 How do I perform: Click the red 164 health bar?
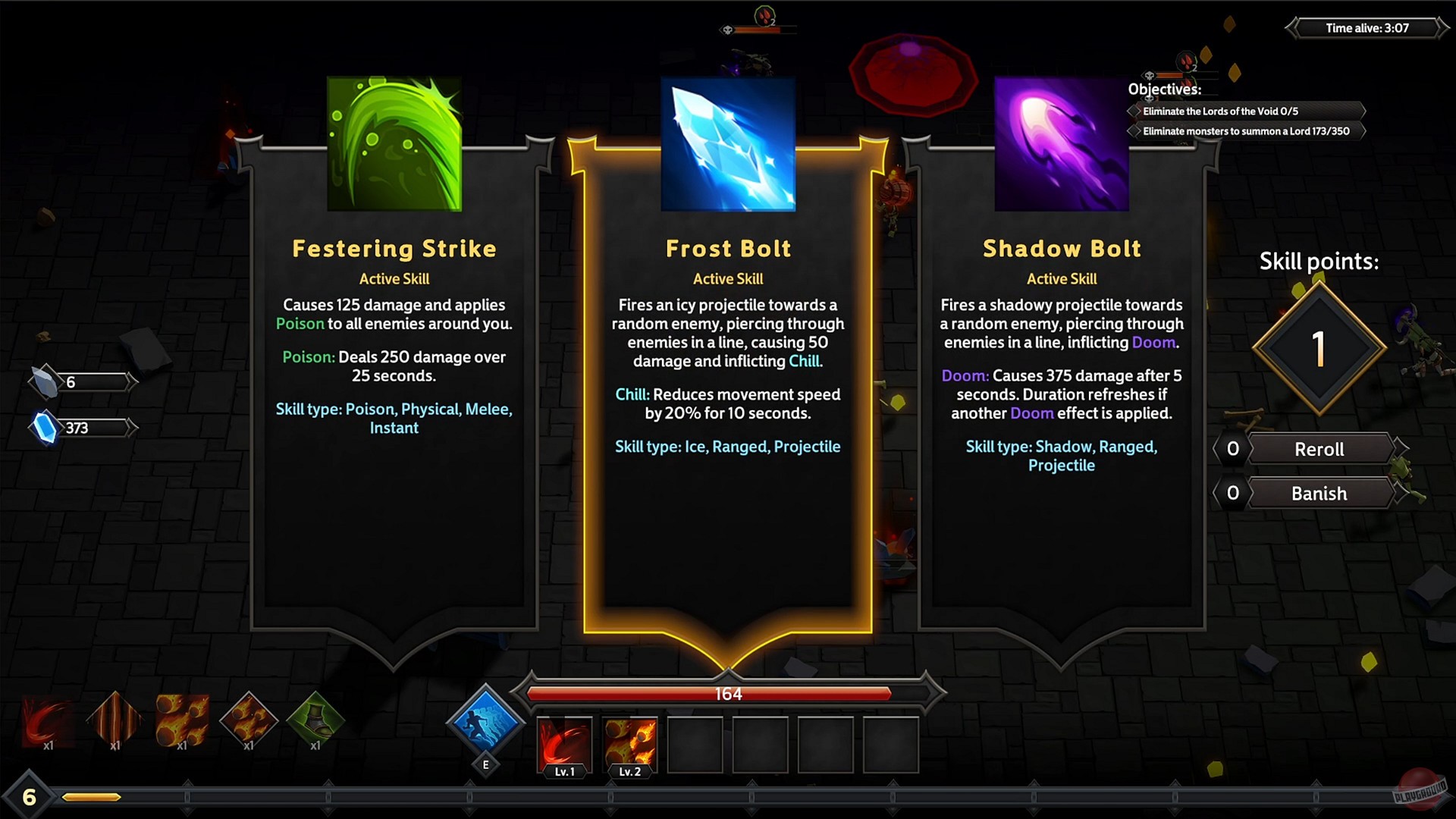(728, 692)
